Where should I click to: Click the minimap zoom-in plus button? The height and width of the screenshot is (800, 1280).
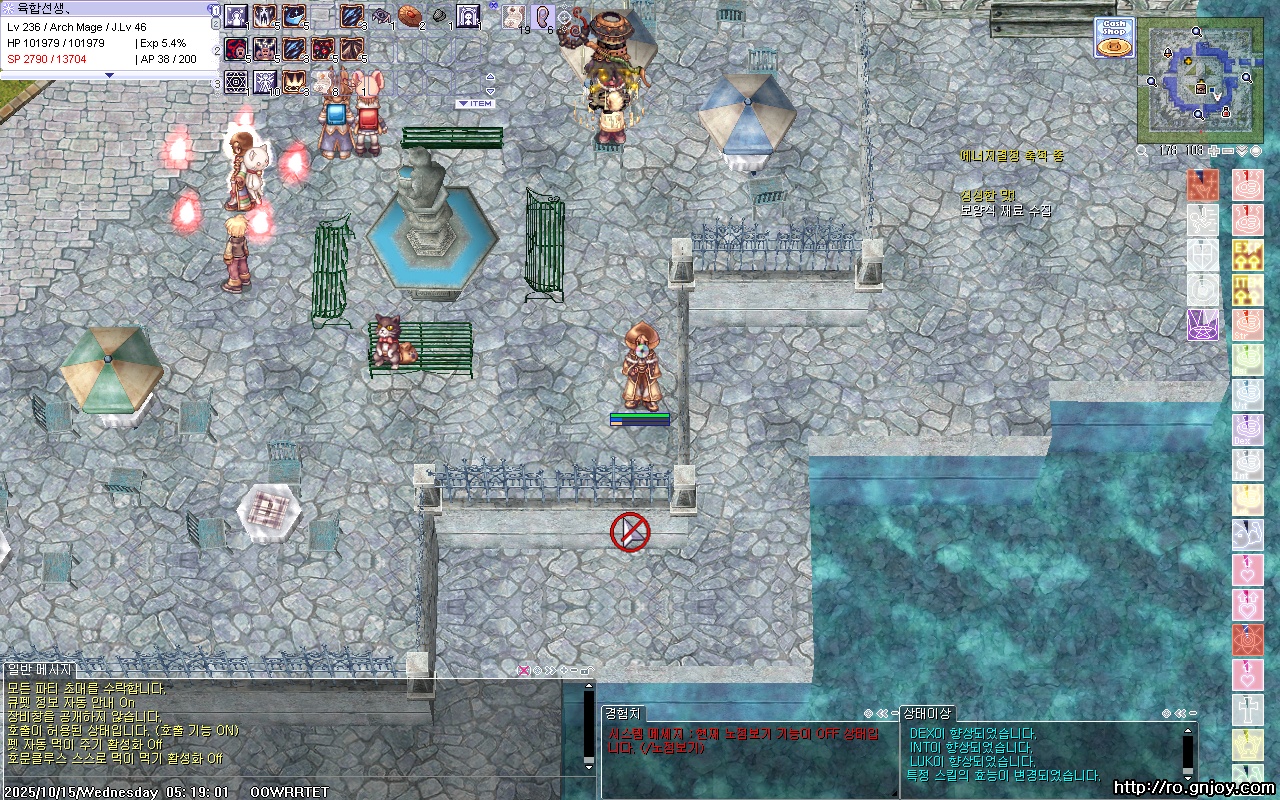point(1214,151)
